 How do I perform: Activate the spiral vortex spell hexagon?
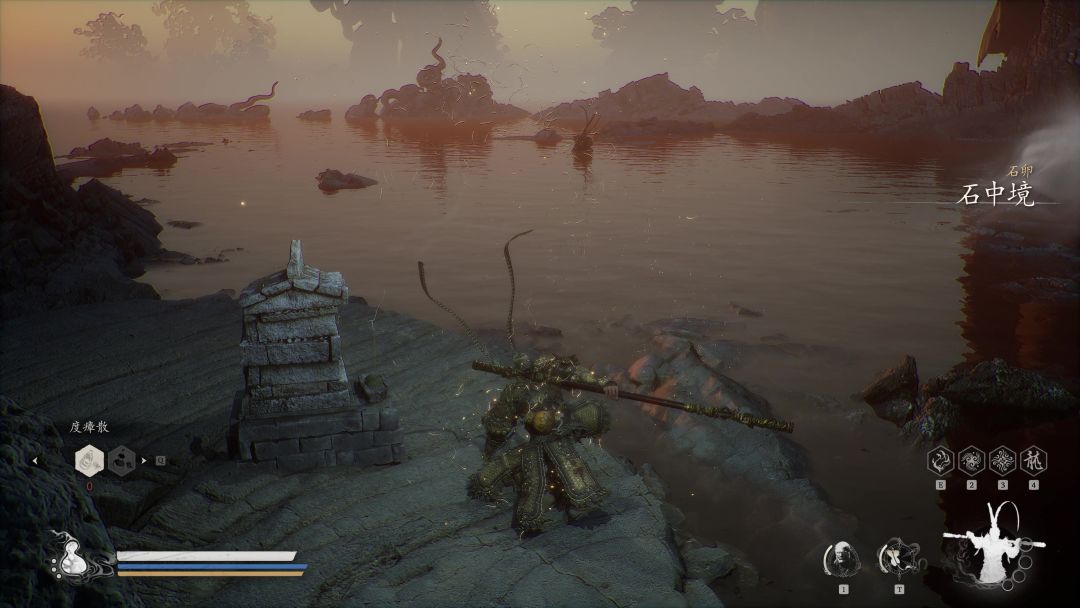pyautogui.click(x=971, y=460)
